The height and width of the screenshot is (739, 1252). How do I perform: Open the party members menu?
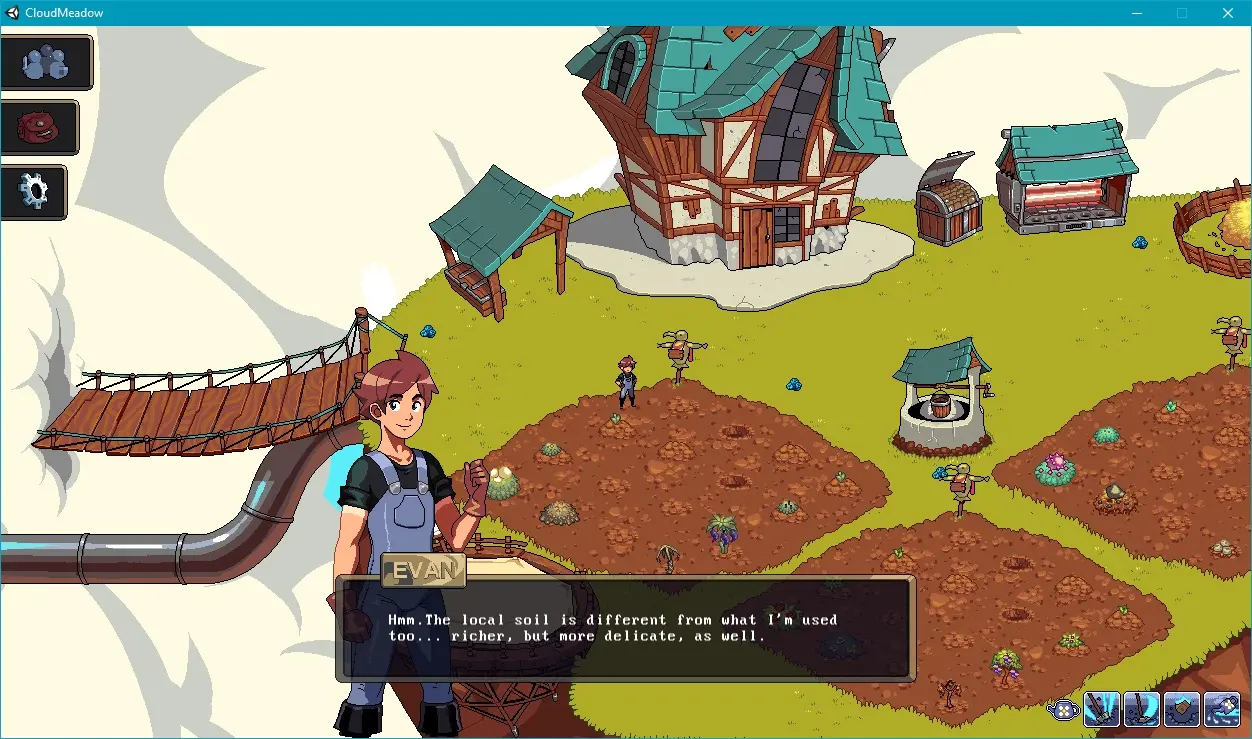coord(47,63)
